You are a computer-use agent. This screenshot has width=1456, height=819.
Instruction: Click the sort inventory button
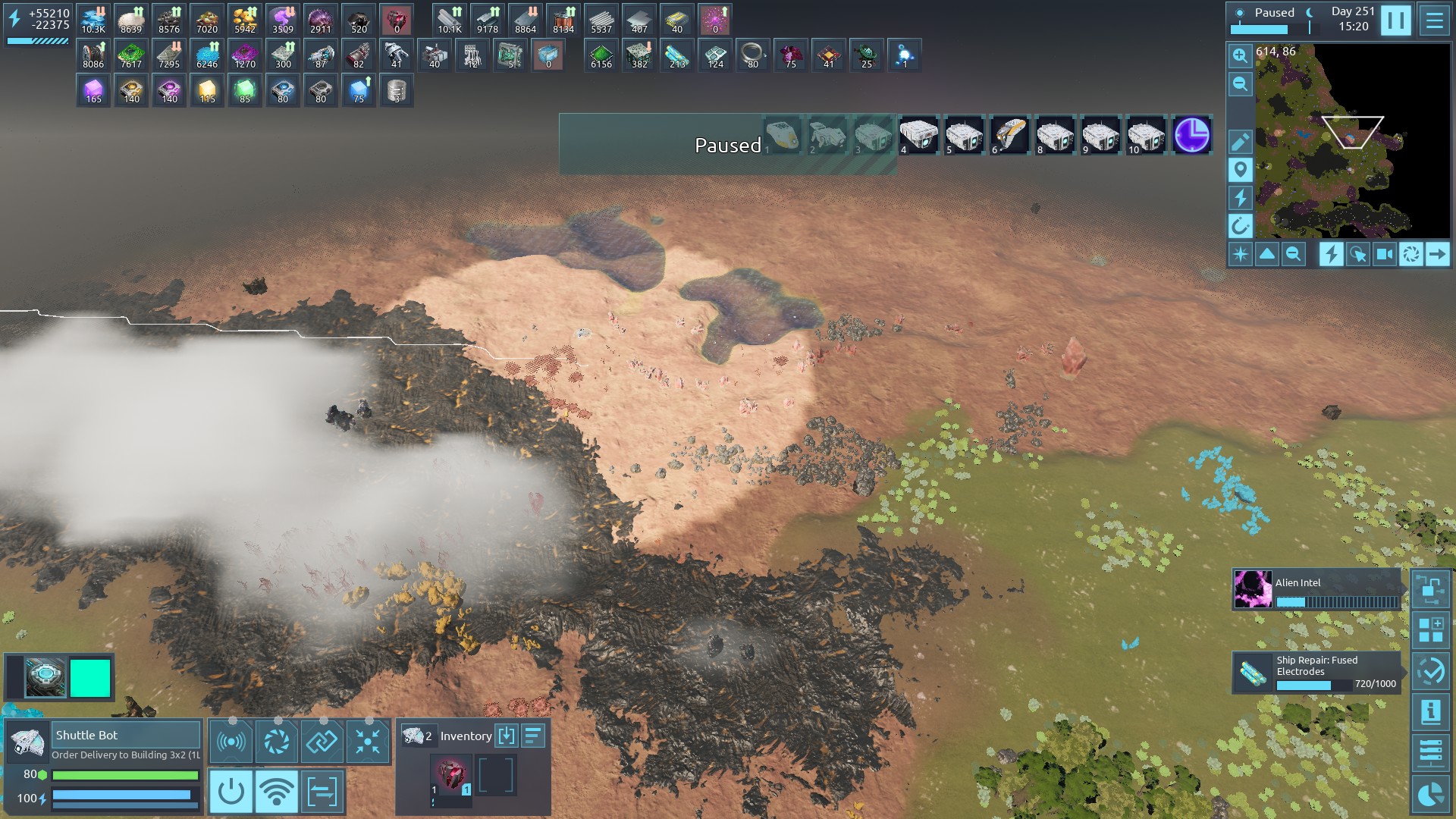coord(533,736)
